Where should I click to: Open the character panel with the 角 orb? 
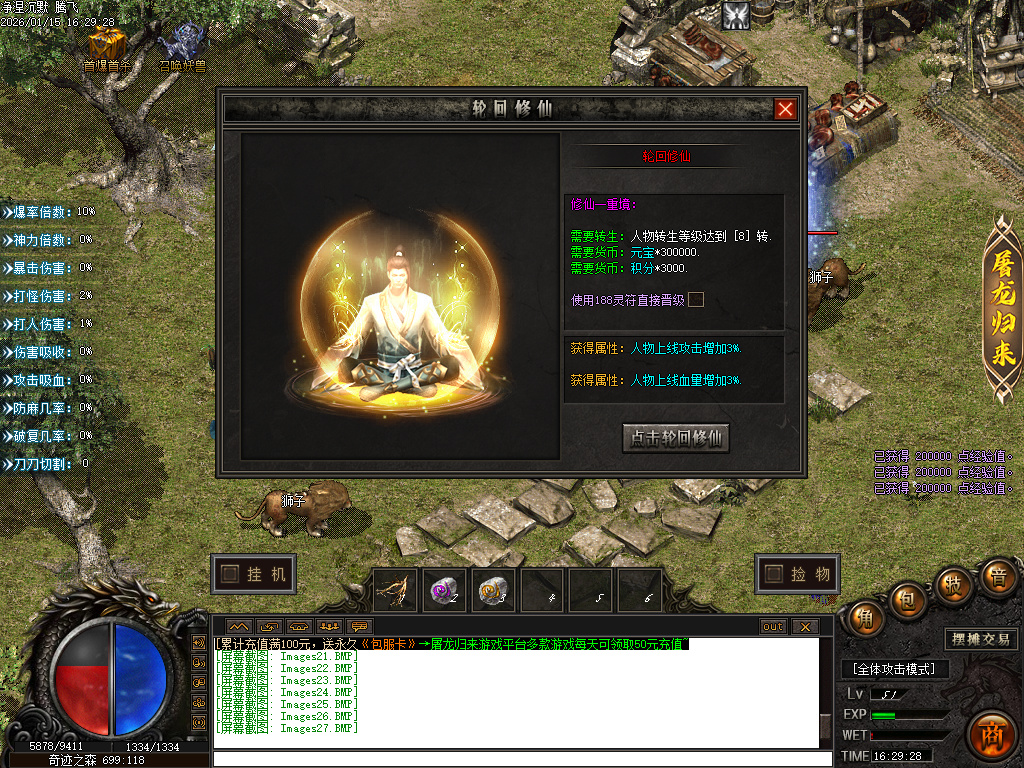(864, 620)
